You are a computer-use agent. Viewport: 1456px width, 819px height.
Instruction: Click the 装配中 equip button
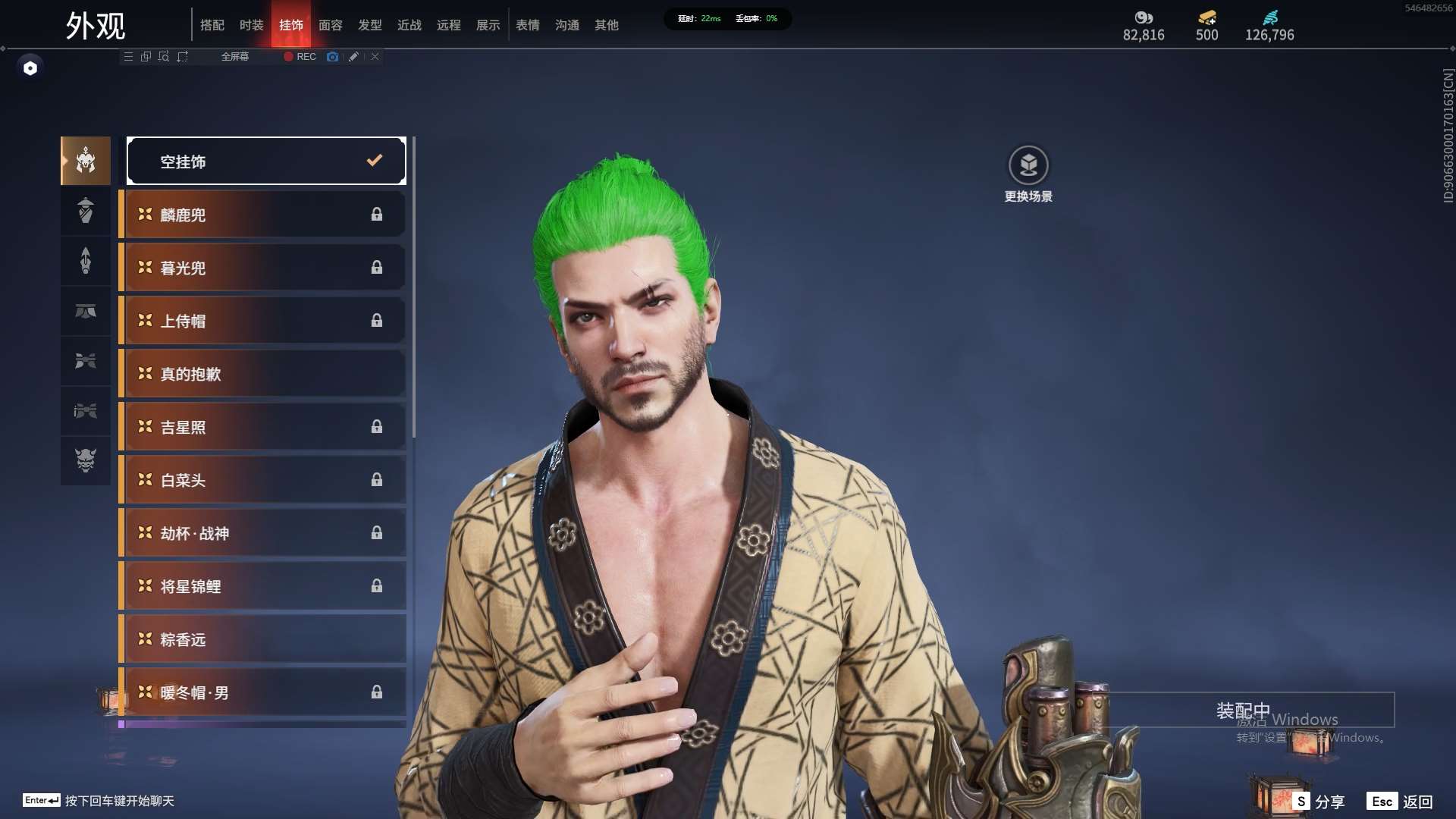[1244, 711]
